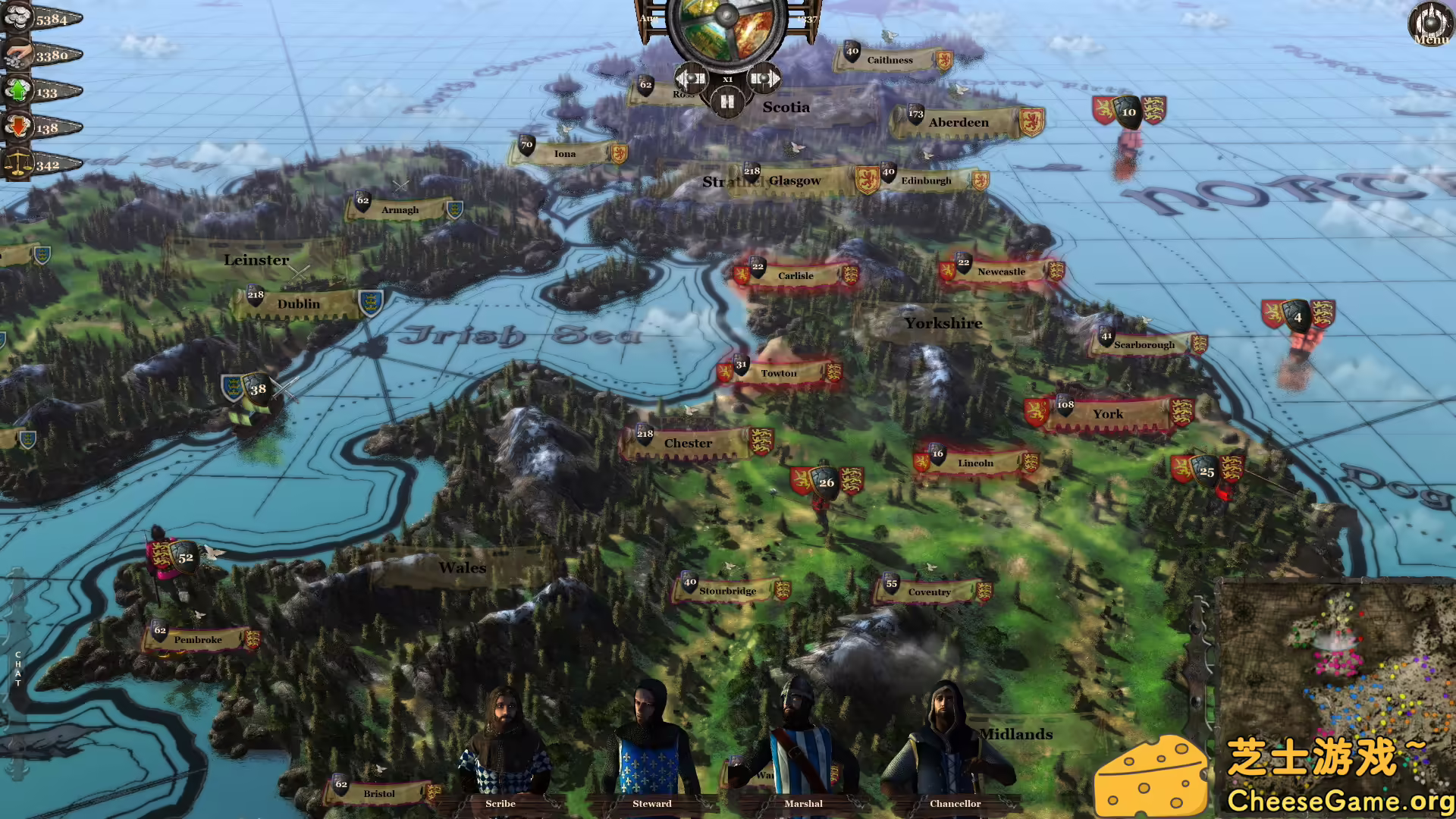
Task: Open the Menu in the top right corner
Action: 1429,23
